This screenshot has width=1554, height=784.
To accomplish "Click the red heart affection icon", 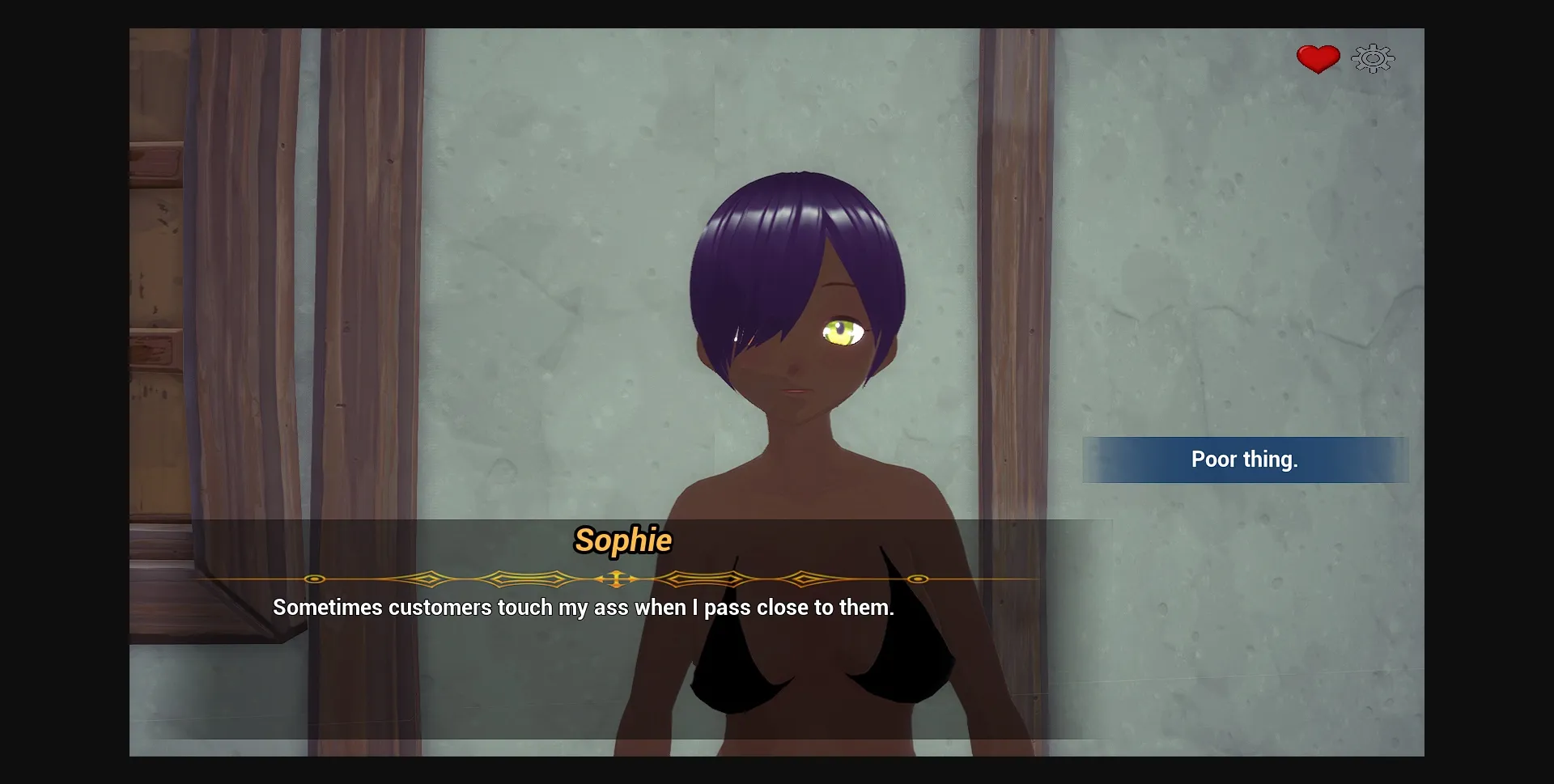I will click(x=1317, y=57).
